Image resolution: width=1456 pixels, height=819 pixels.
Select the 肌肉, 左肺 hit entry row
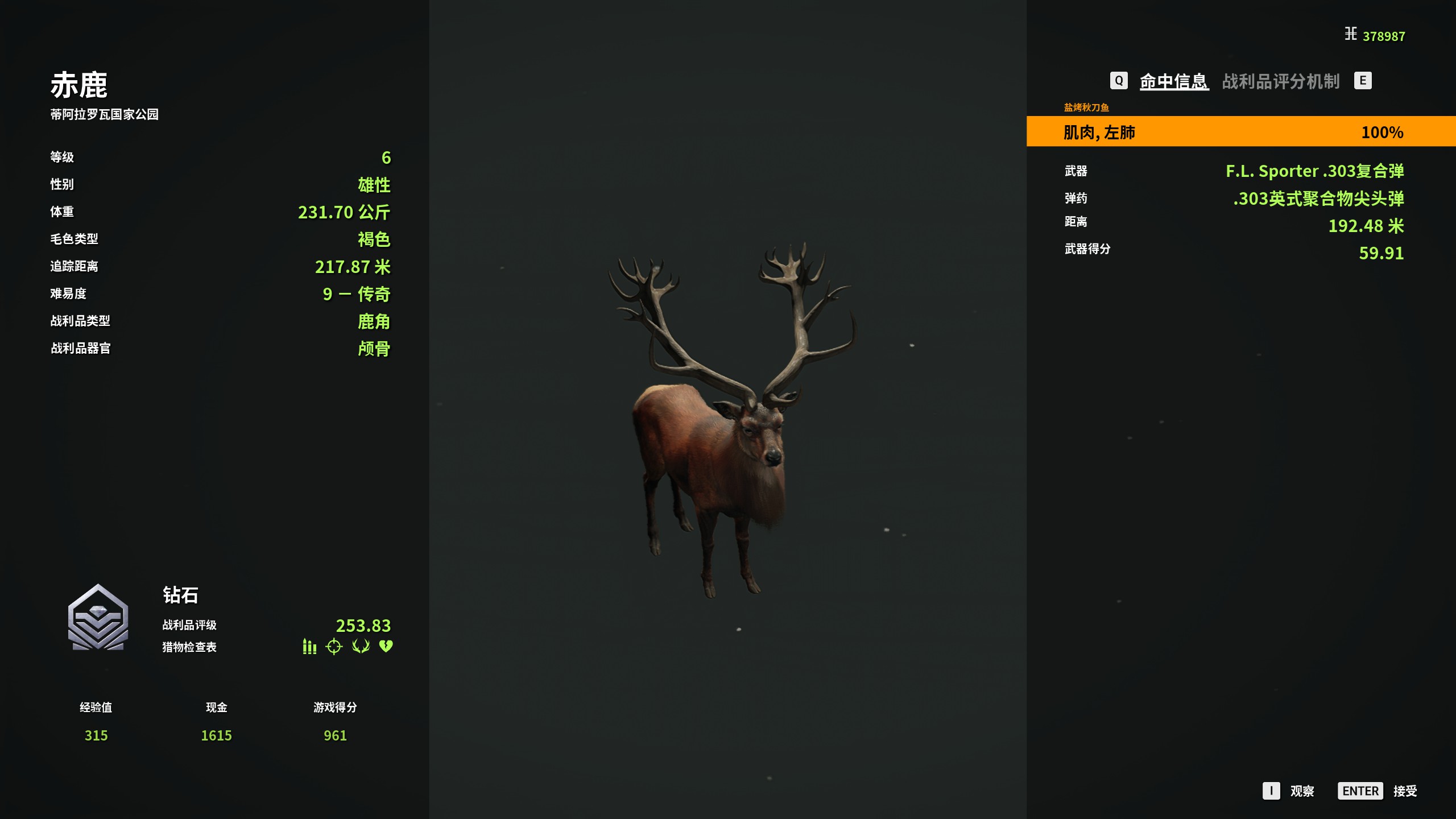point(1240,132)
